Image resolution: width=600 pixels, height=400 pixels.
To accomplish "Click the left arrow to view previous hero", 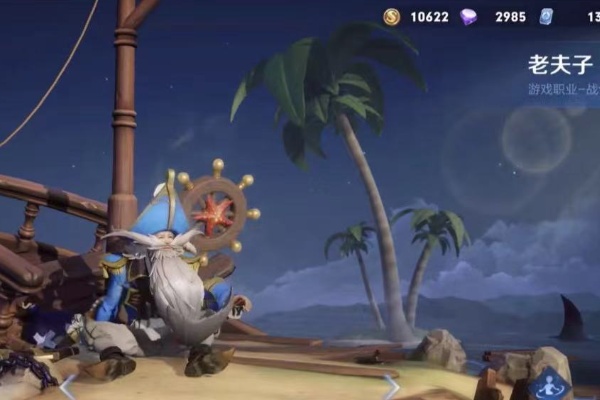I will tap(68, 386).
